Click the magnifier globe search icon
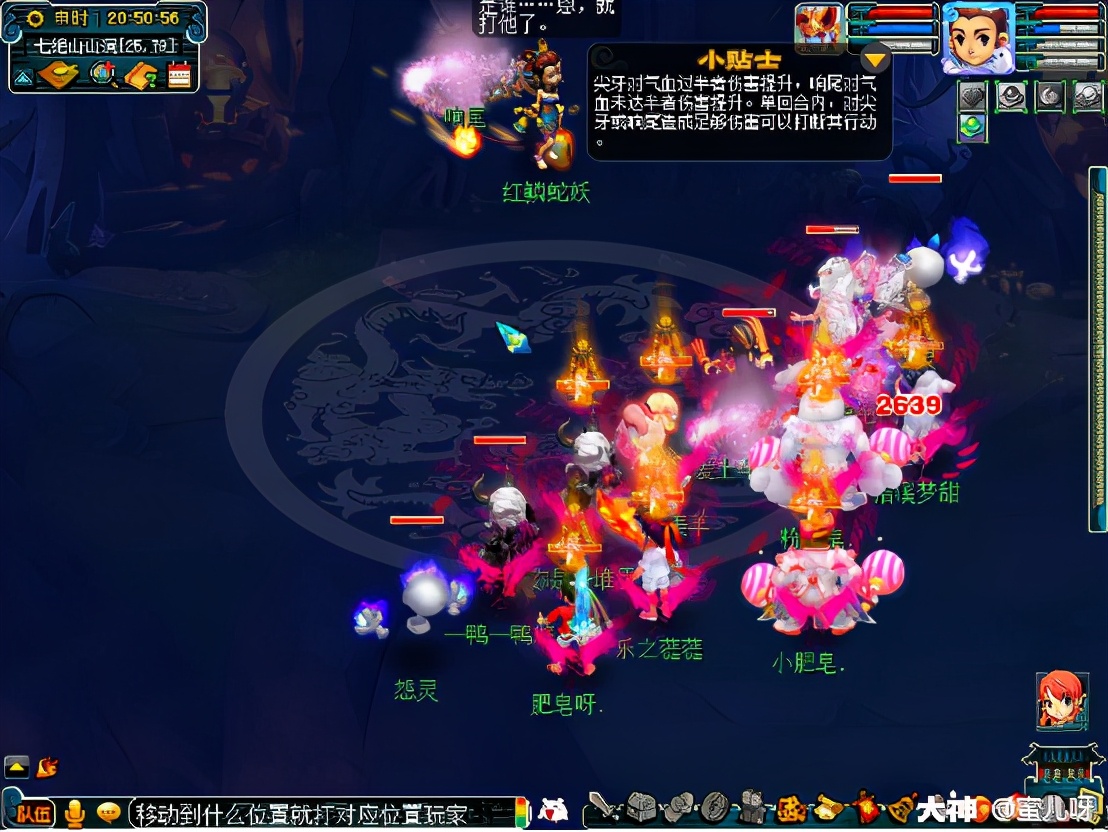This screenshot has height=832, width=1108. [x=101, y=74]
